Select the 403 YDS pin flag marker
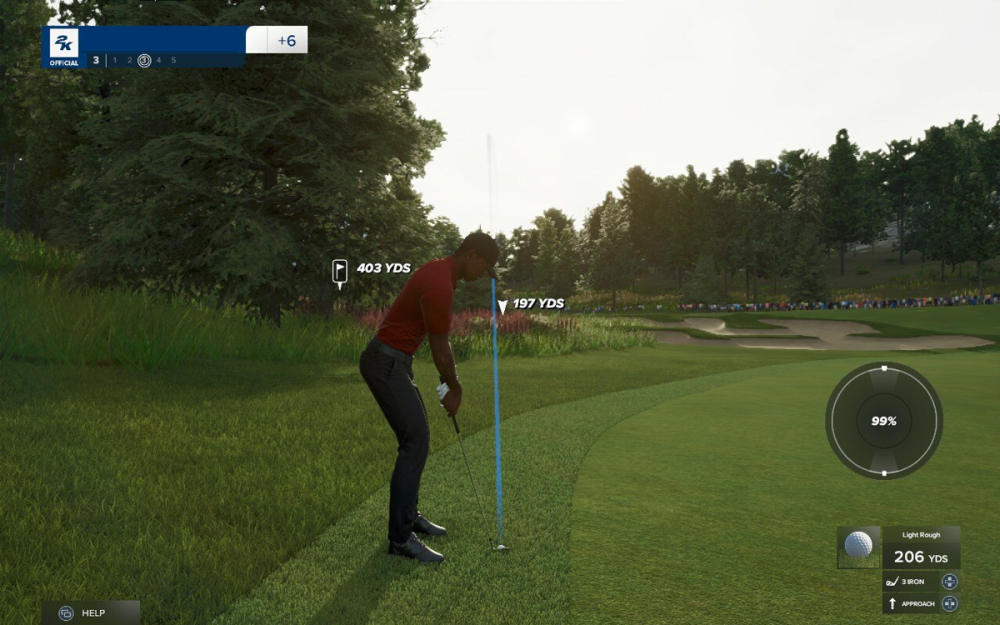This screenshot has height=625, width=1000. pyautogui.click(x=340, y=271)
